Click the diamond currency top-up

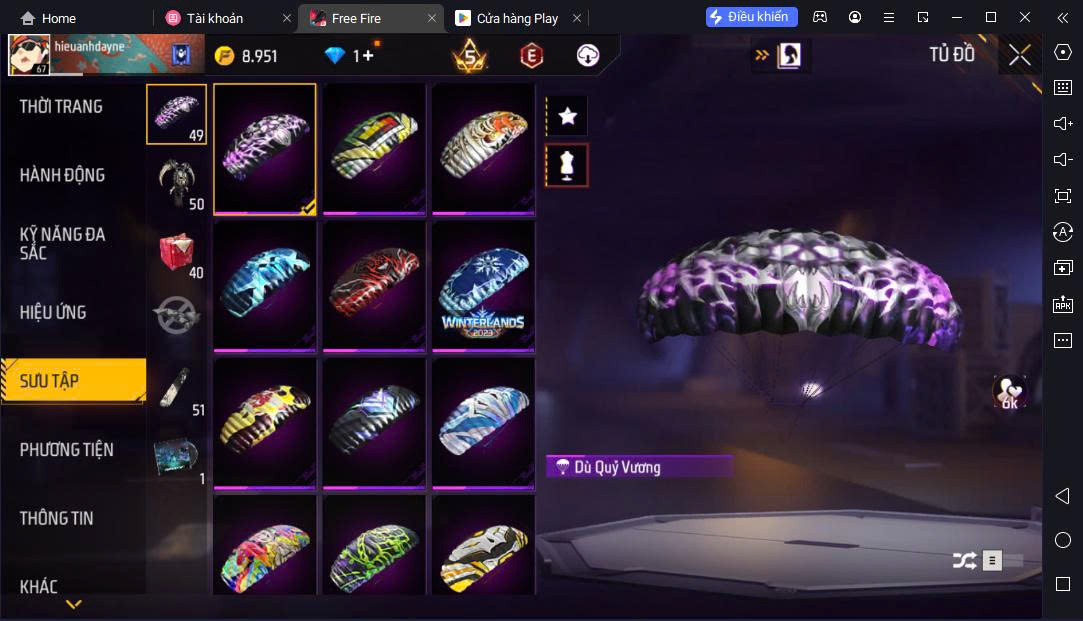point(349,56)
